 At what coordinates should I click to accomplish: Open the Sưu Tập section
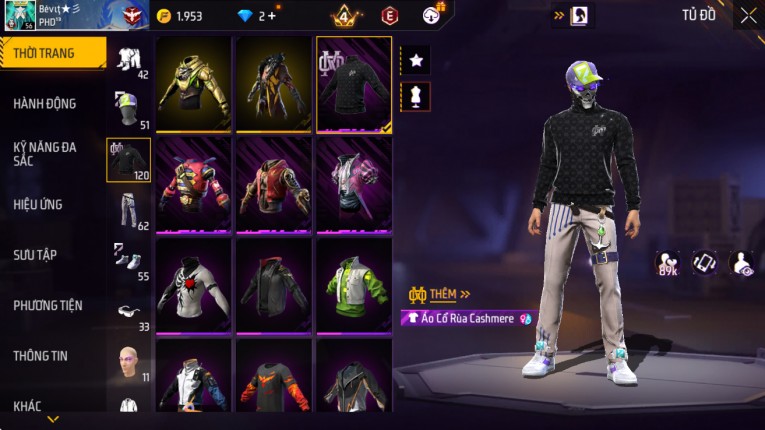[35, 255]
